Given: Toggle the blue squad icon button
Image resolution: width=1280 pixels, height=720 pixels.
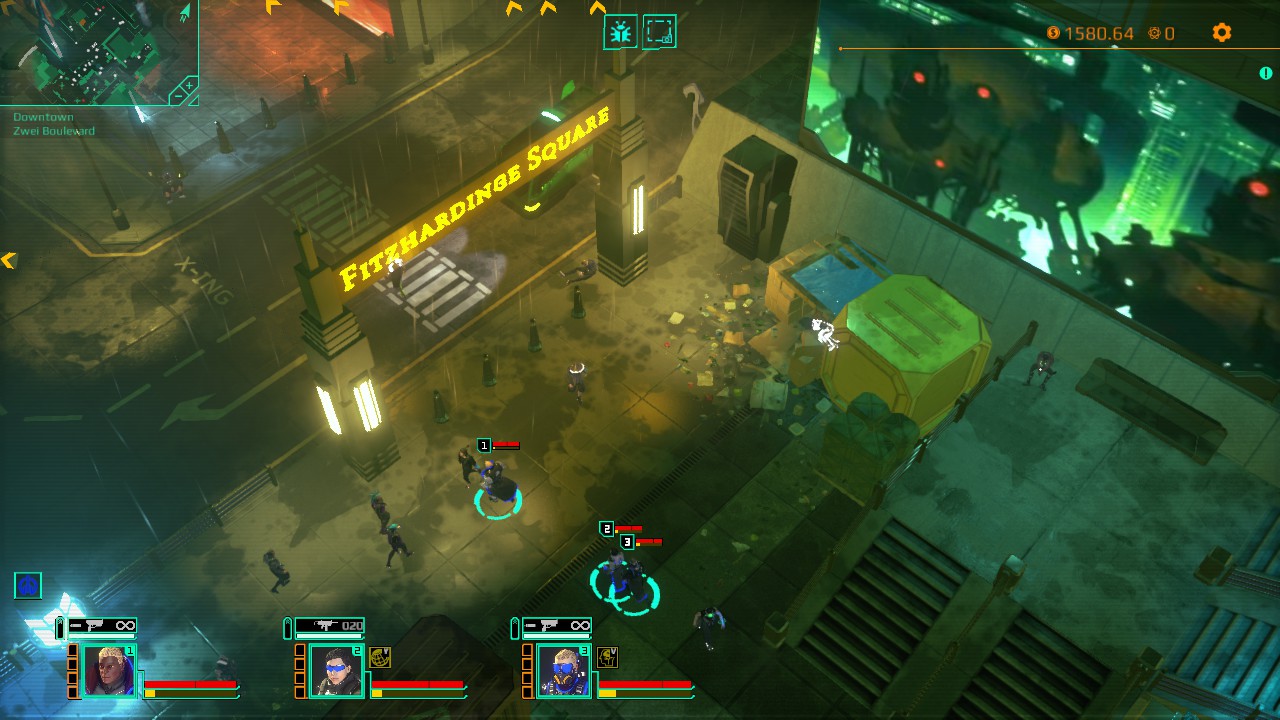Looking at the screenshot, I should point(28,585).
